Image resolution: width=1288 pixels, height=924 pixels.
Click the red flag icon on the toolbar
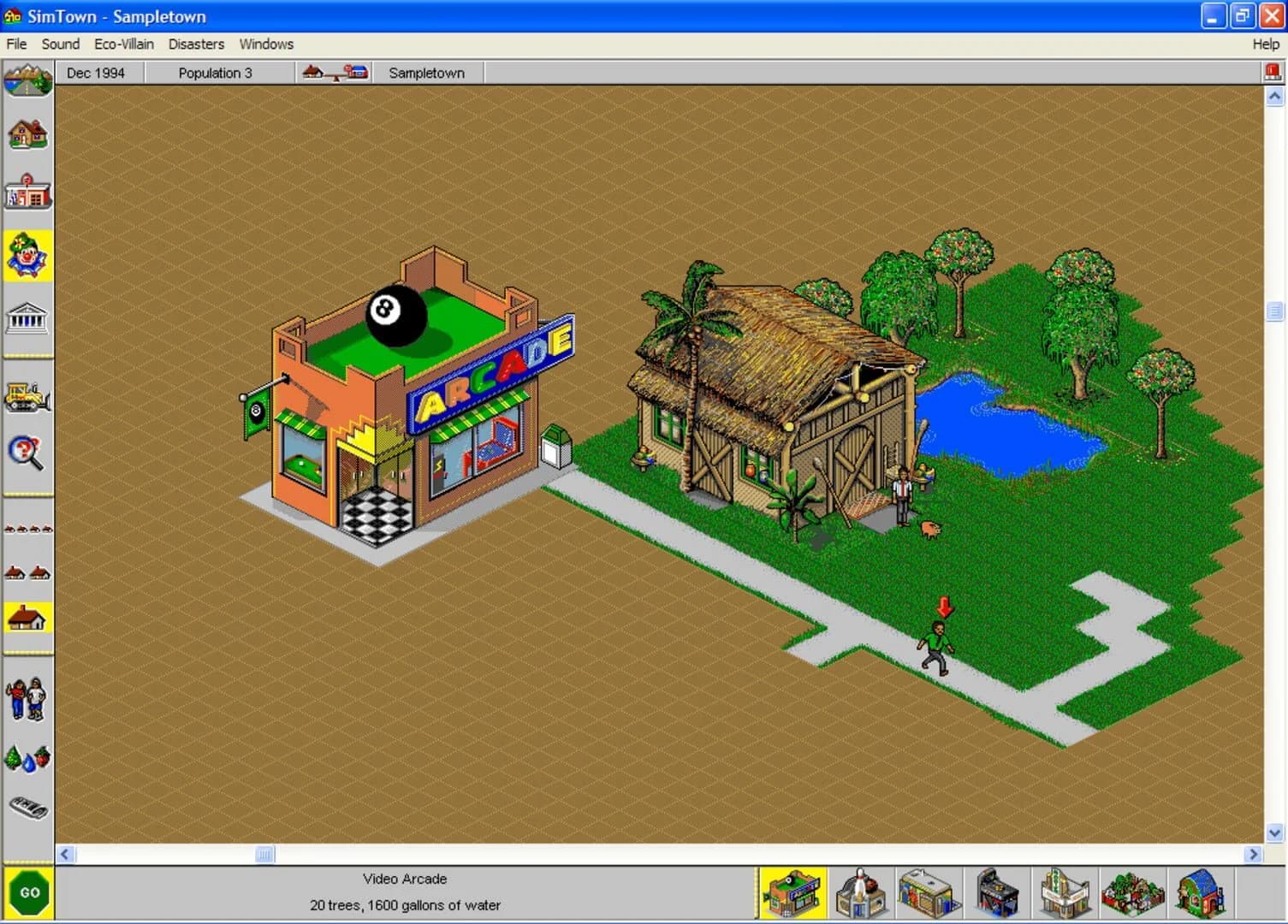[1273, 70]
